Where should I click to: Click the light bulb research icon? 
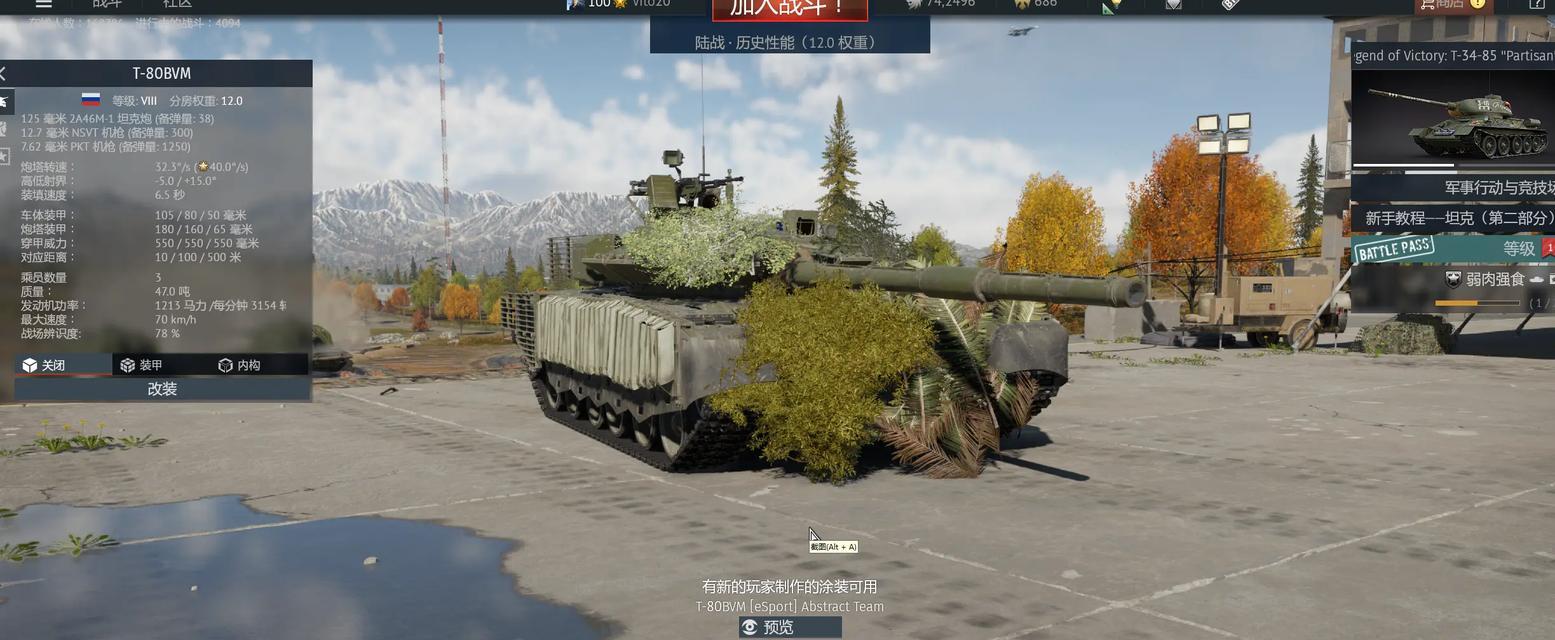coord(1112,6)
